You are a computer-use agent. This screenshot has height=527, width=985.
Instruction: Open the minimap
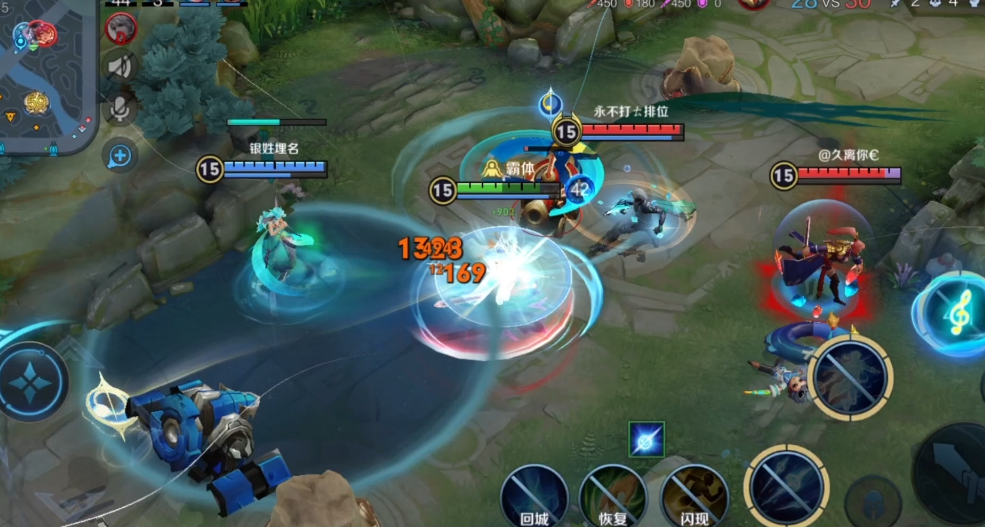coord(45,75)
